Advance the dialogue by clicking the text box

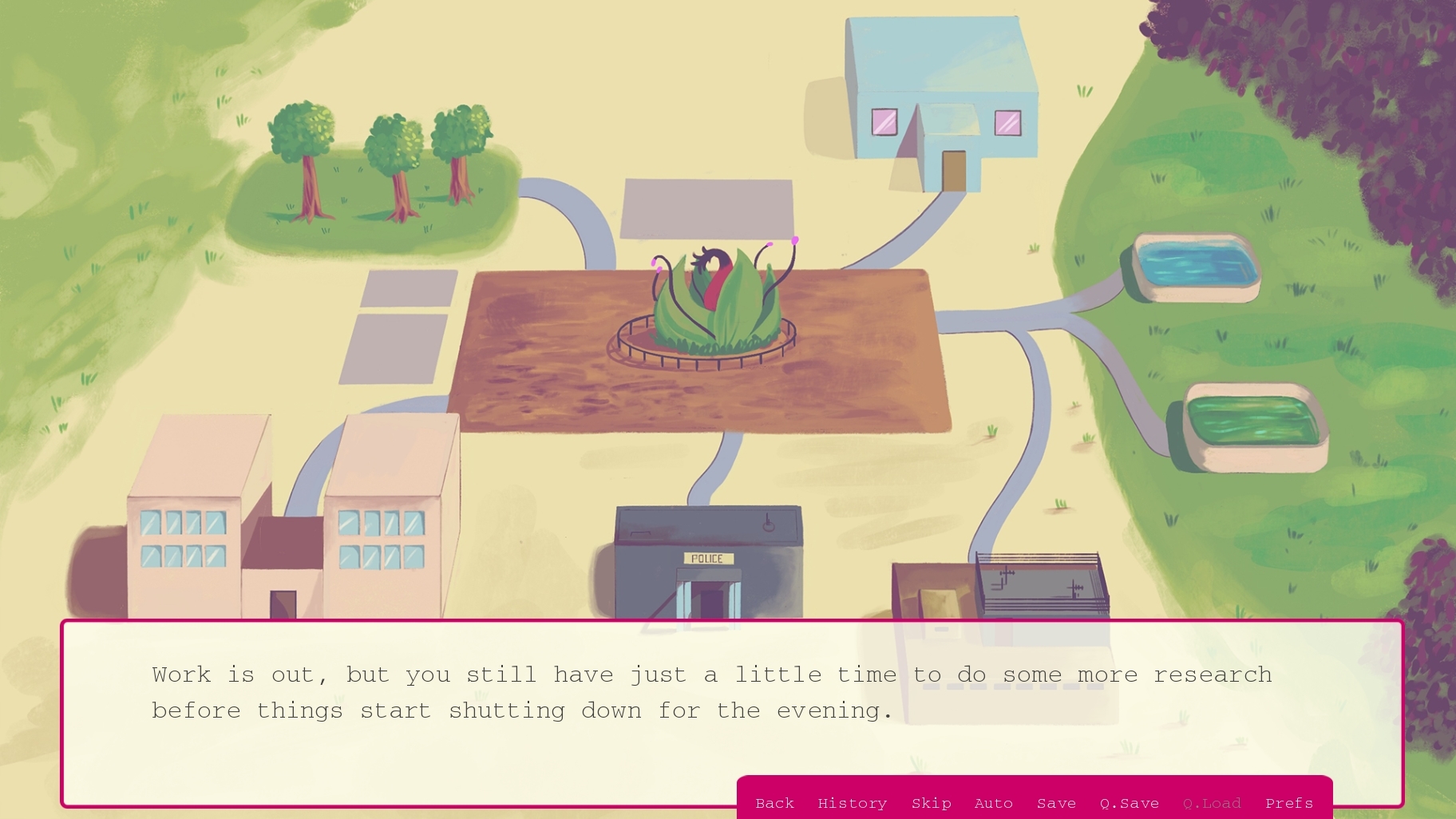479,718
